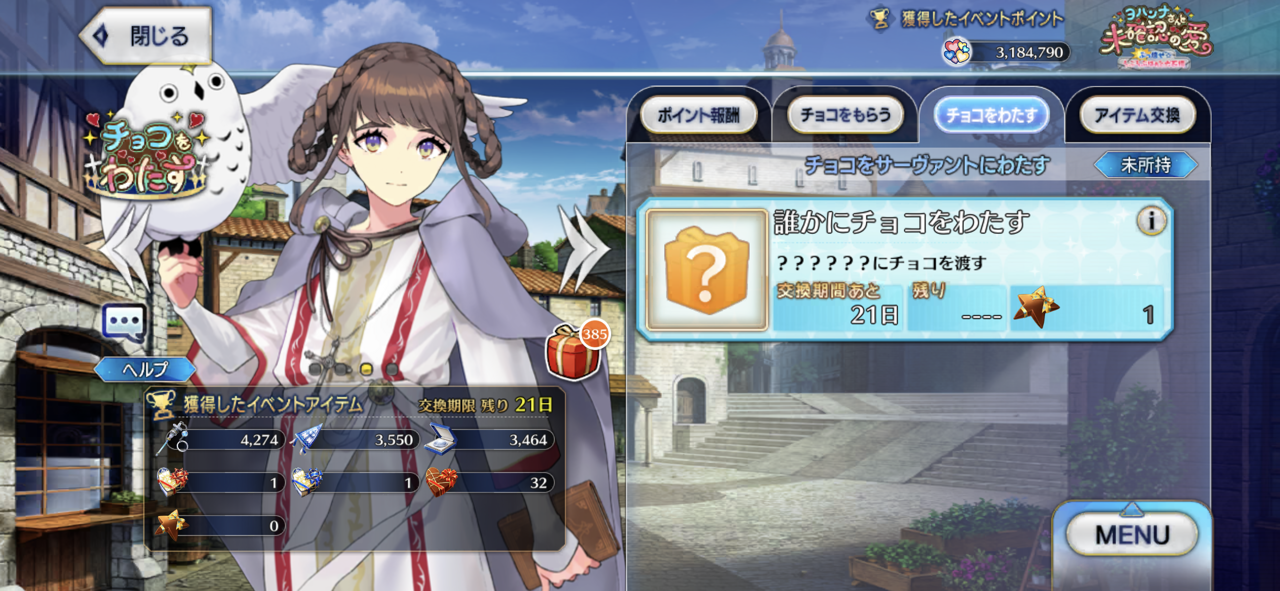Tap the speech bubble dialogue icon
Viewport: 1280px width, 591px height.
[124, 323]
